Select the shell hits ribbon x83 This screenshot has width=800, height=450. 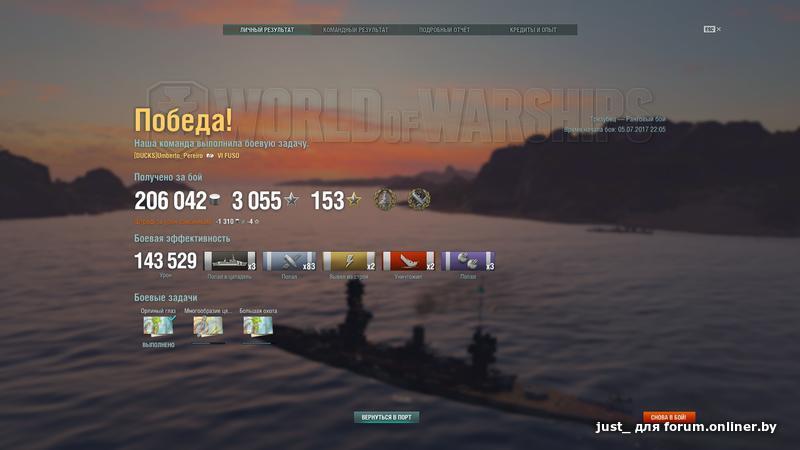click(x=289, y=261)
